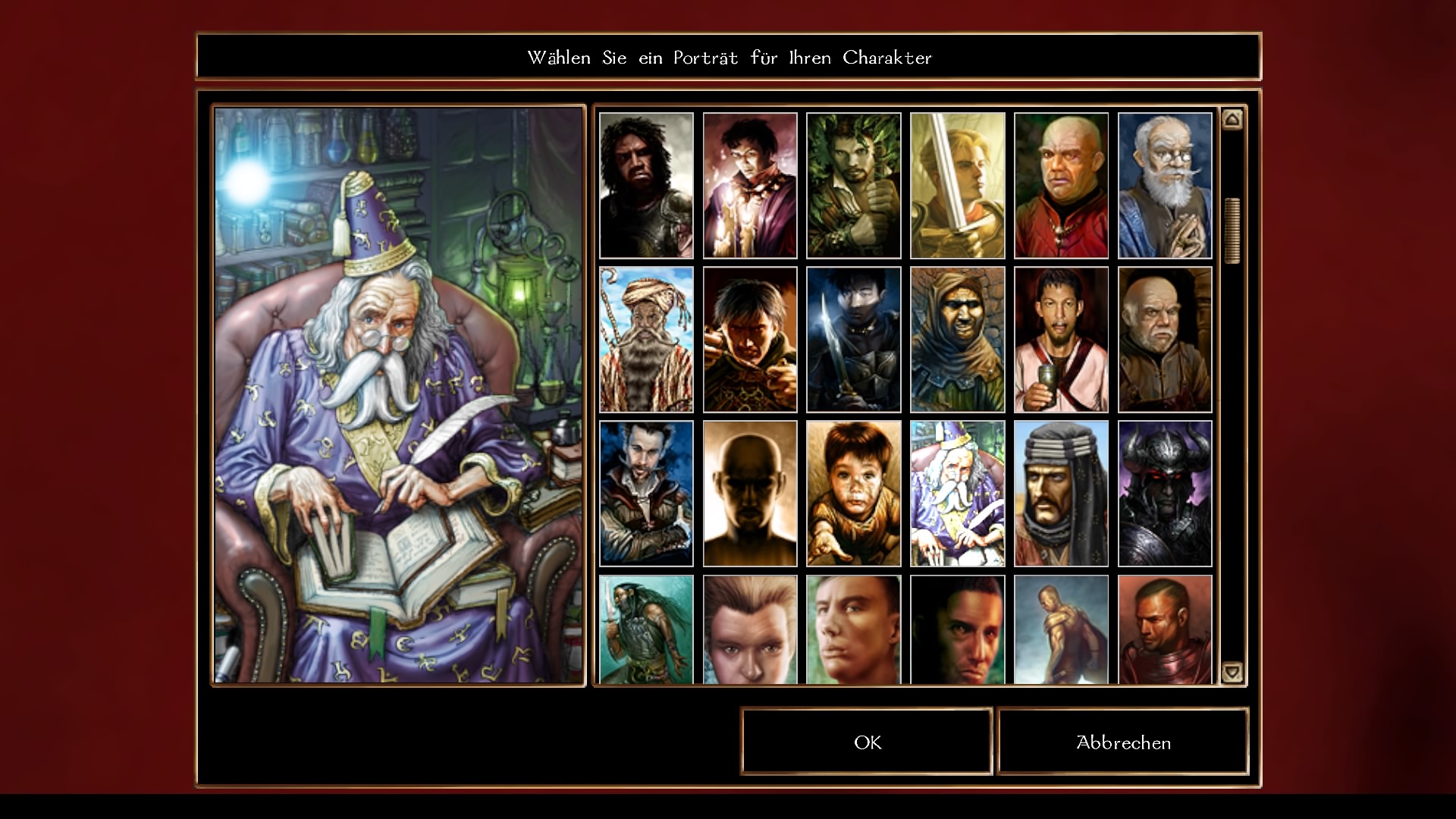Select the bald man in red tunic portrait
Screen dimensions: 1456x819
pos(1061,186)
